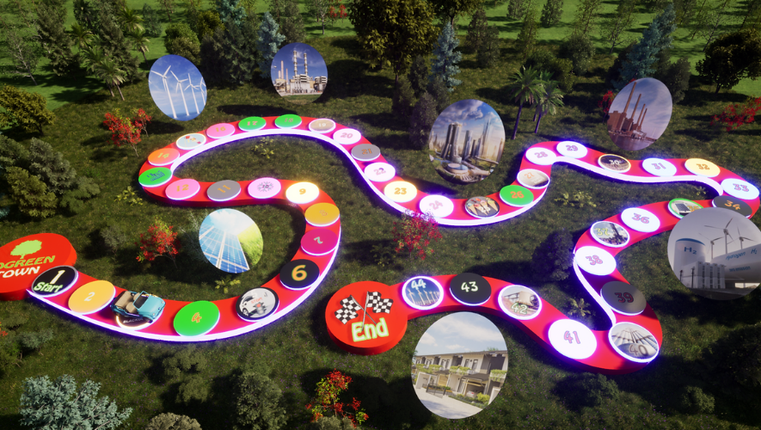Choose the yellow board tile numbered 2
Viewport: 761px width, 430px height.
click(x=91, y=296)
